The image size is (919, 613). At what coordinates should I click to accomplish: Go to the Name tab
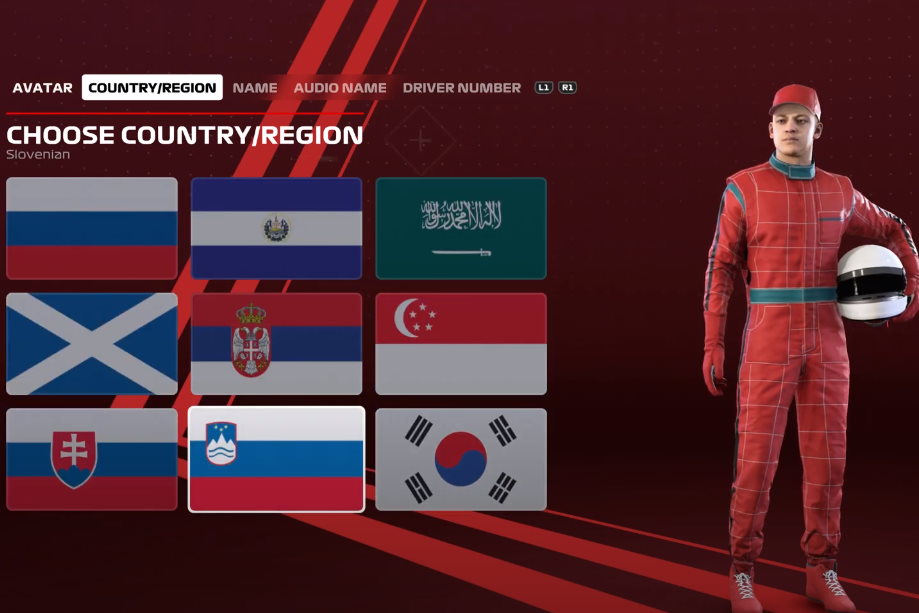255,88
